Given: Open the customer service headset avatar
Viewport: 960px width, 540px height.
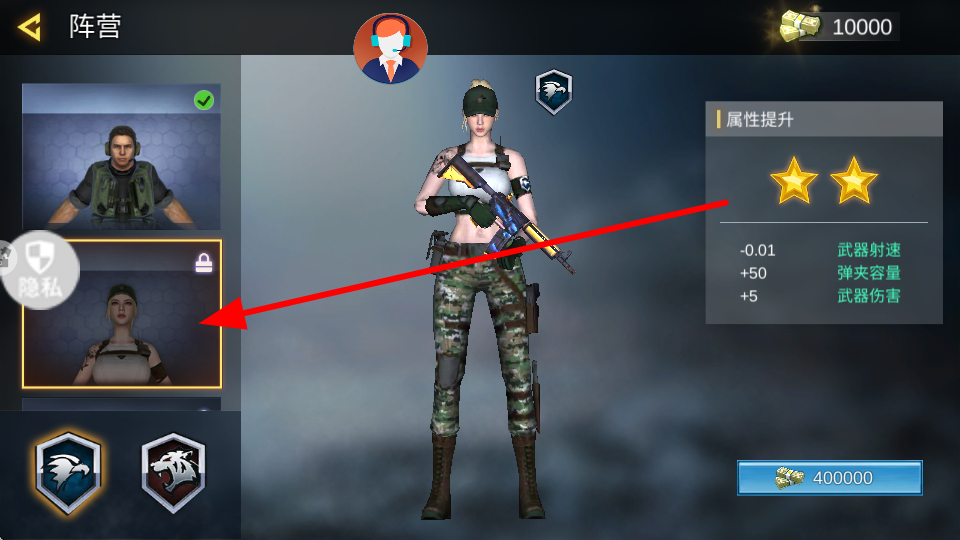Looking at the screenshot, I should coord(390,48).
